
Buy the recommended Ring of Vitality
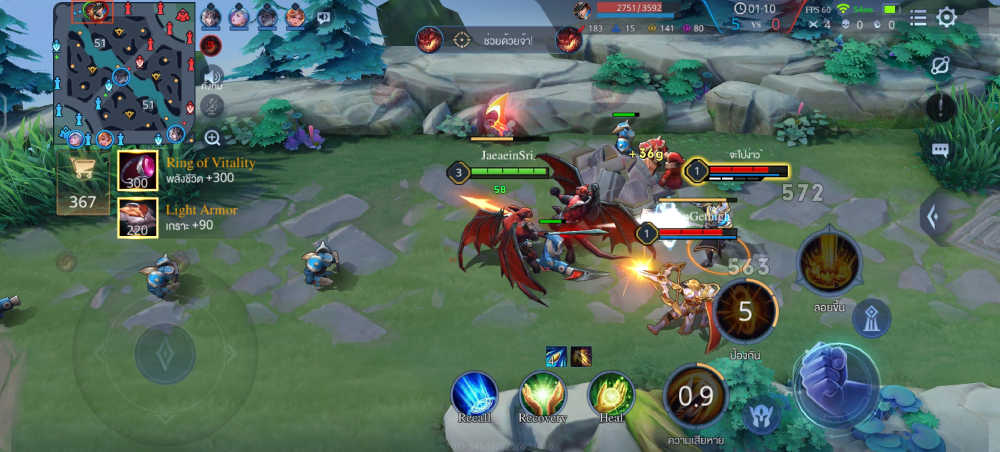[x=137, y=171]
